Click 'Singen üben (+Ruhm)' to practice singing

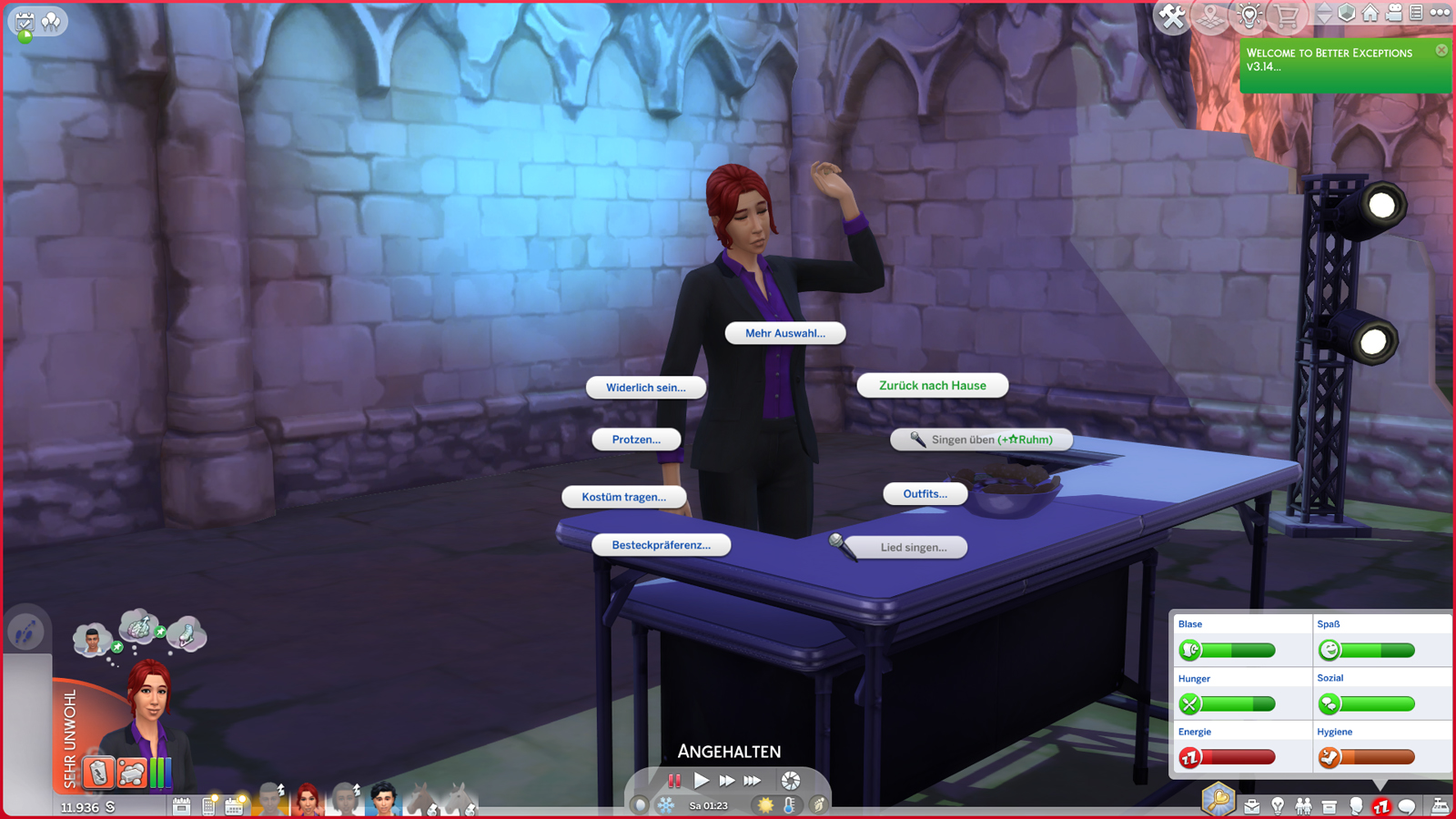[x=981, y=440]
